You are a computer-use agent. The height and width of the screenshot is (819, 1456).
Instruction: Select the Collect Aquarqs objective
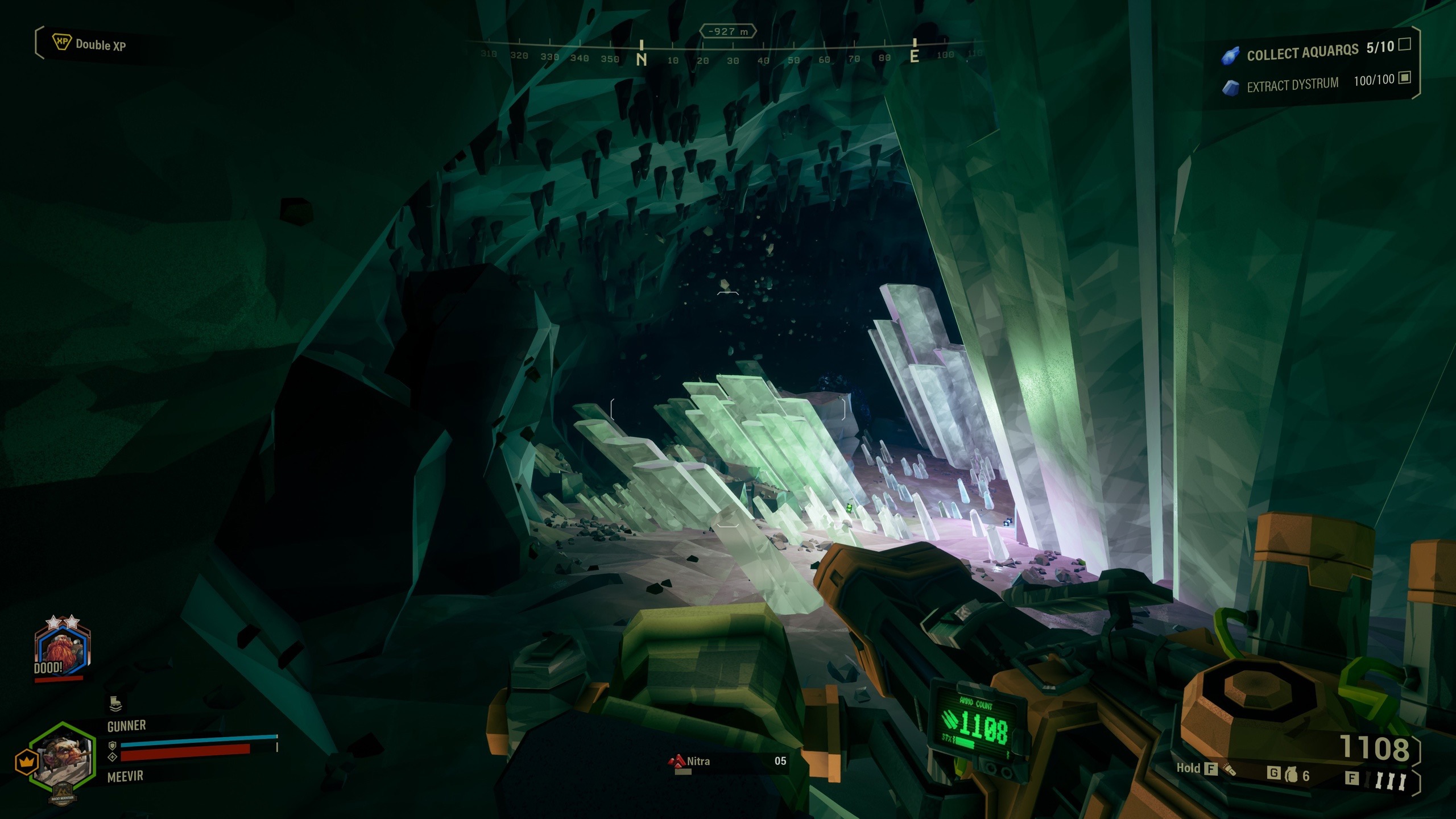1302,53
